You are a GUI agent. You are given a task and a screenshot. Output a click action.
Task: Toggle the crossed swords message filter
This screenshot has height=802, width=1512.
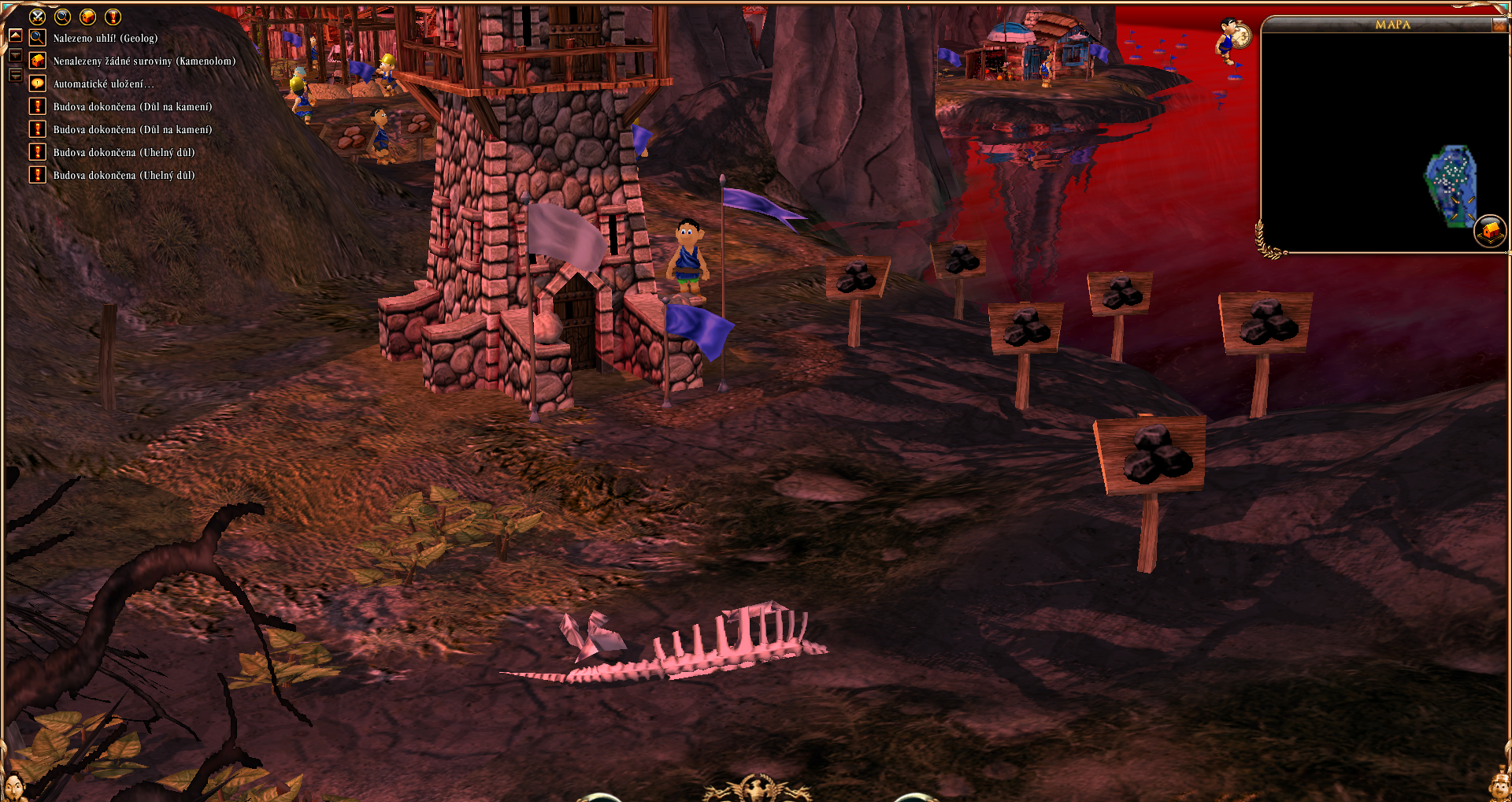pyautogui.click(x=37, y=17)
